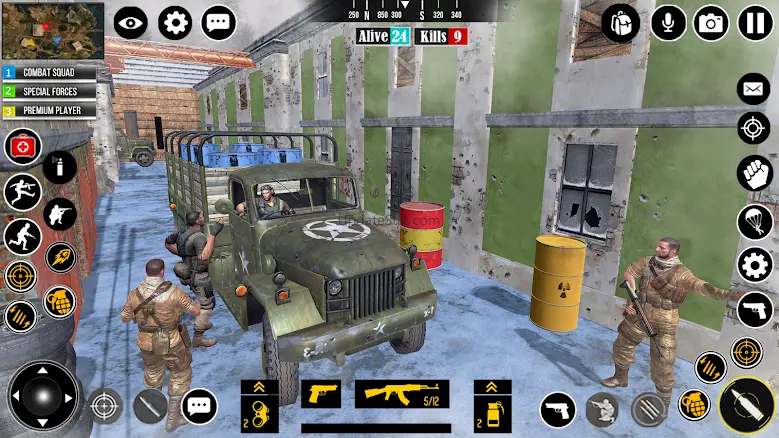Screen dimensions: 779x438
Task: Throw grenade using the left grenade icon
Action: click(x=59, y=302)
